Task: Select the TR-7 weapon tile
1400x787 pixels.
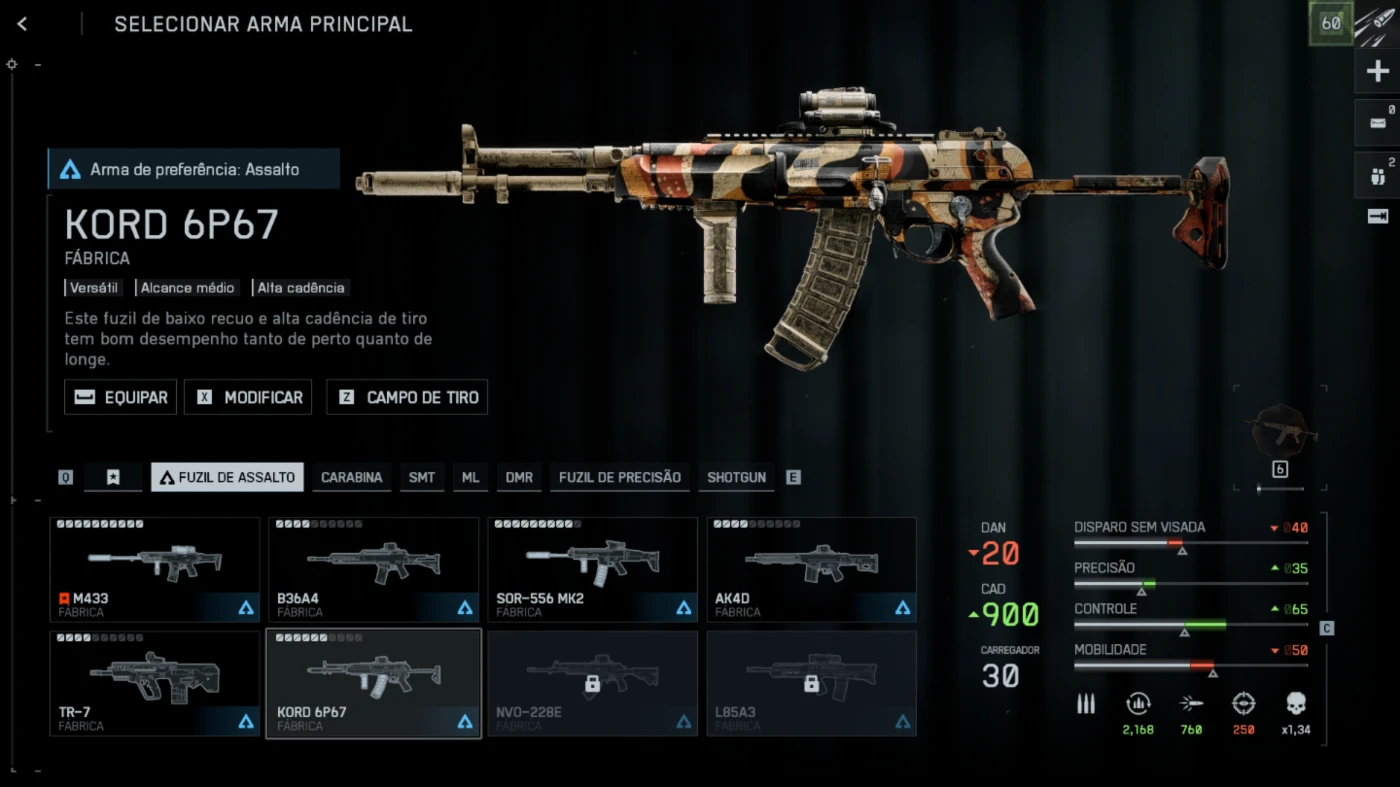Action: [x=154, y=683]
